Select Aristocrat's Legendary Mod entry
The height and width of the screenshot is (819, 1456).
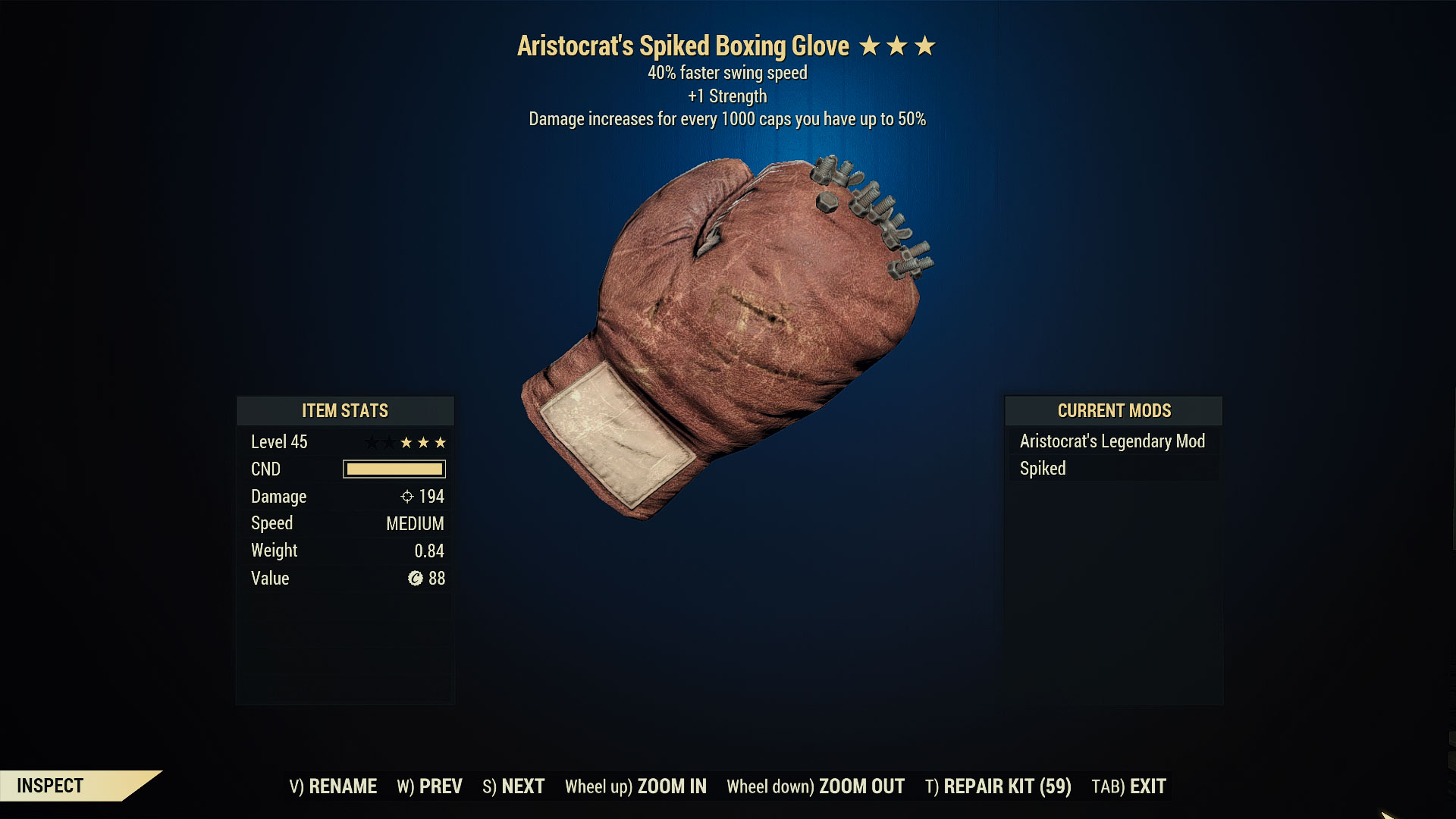pyautogui.click(x=1112, y=441)
